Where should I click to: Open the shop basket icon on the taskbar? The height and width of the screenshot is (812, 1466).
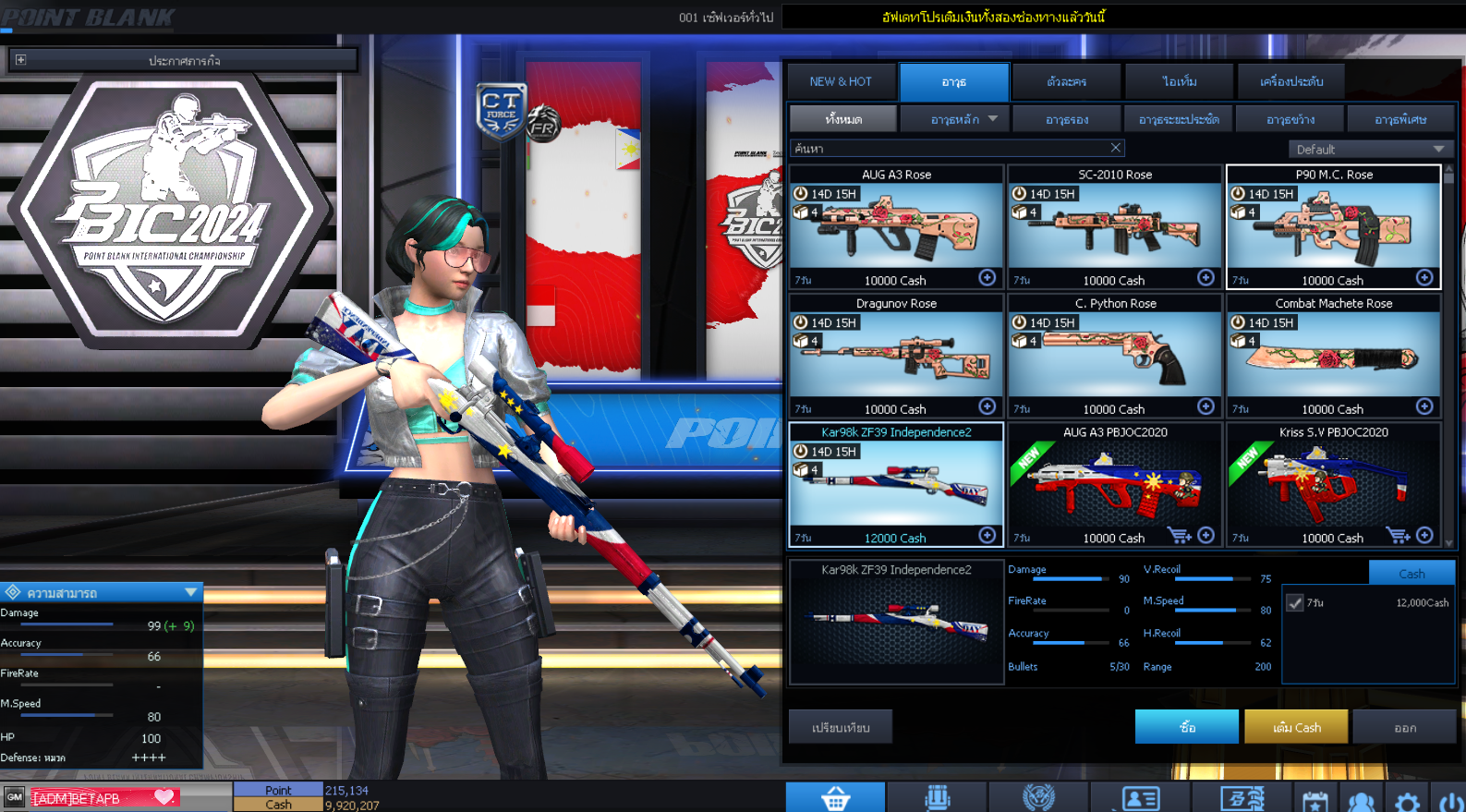click(x=836, y=796)
